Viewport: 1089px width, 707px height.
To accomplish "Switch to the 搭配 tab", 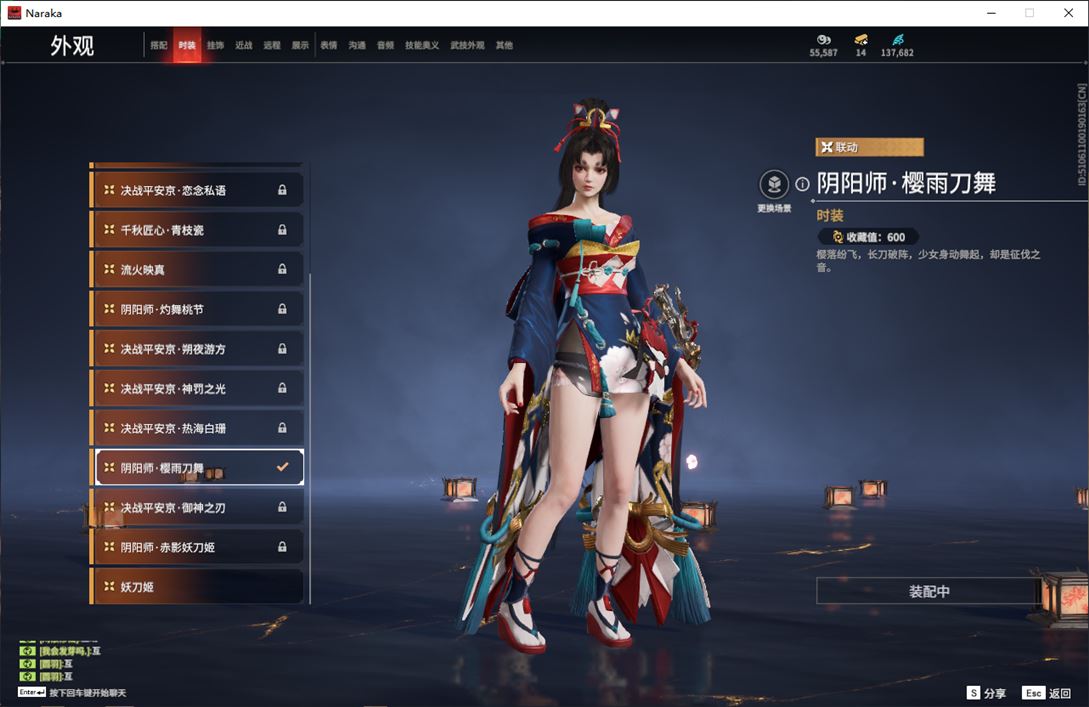I will pos(159,45).
